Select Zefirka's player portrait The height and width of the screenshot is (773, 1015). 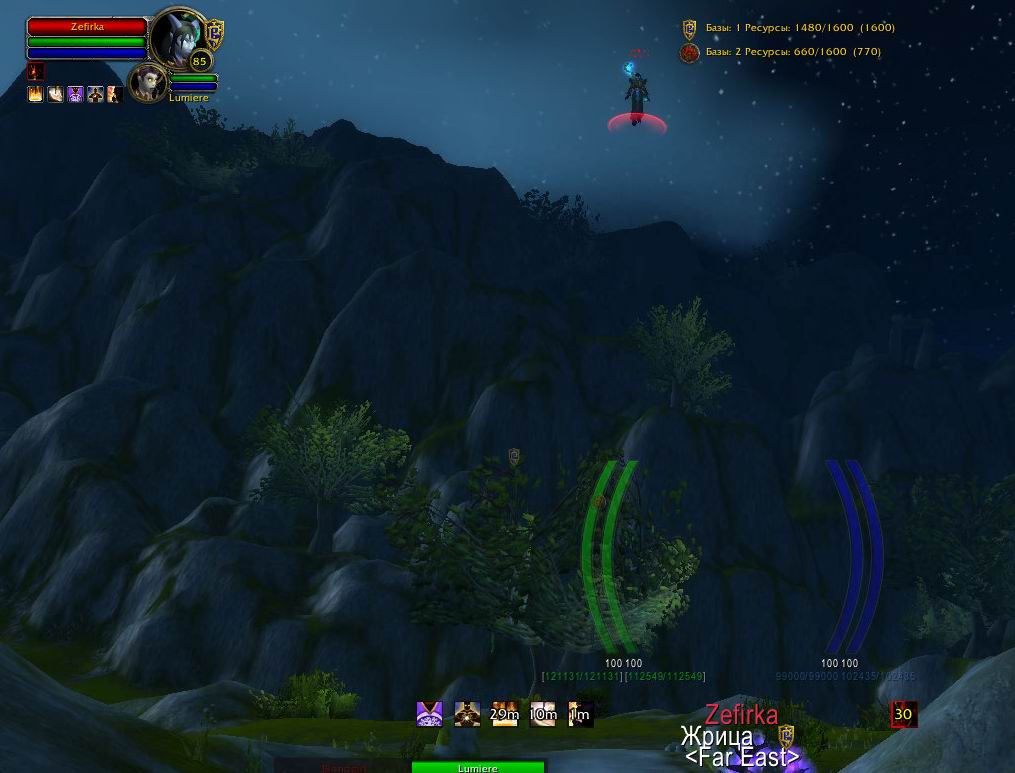[x=176, y=38]
